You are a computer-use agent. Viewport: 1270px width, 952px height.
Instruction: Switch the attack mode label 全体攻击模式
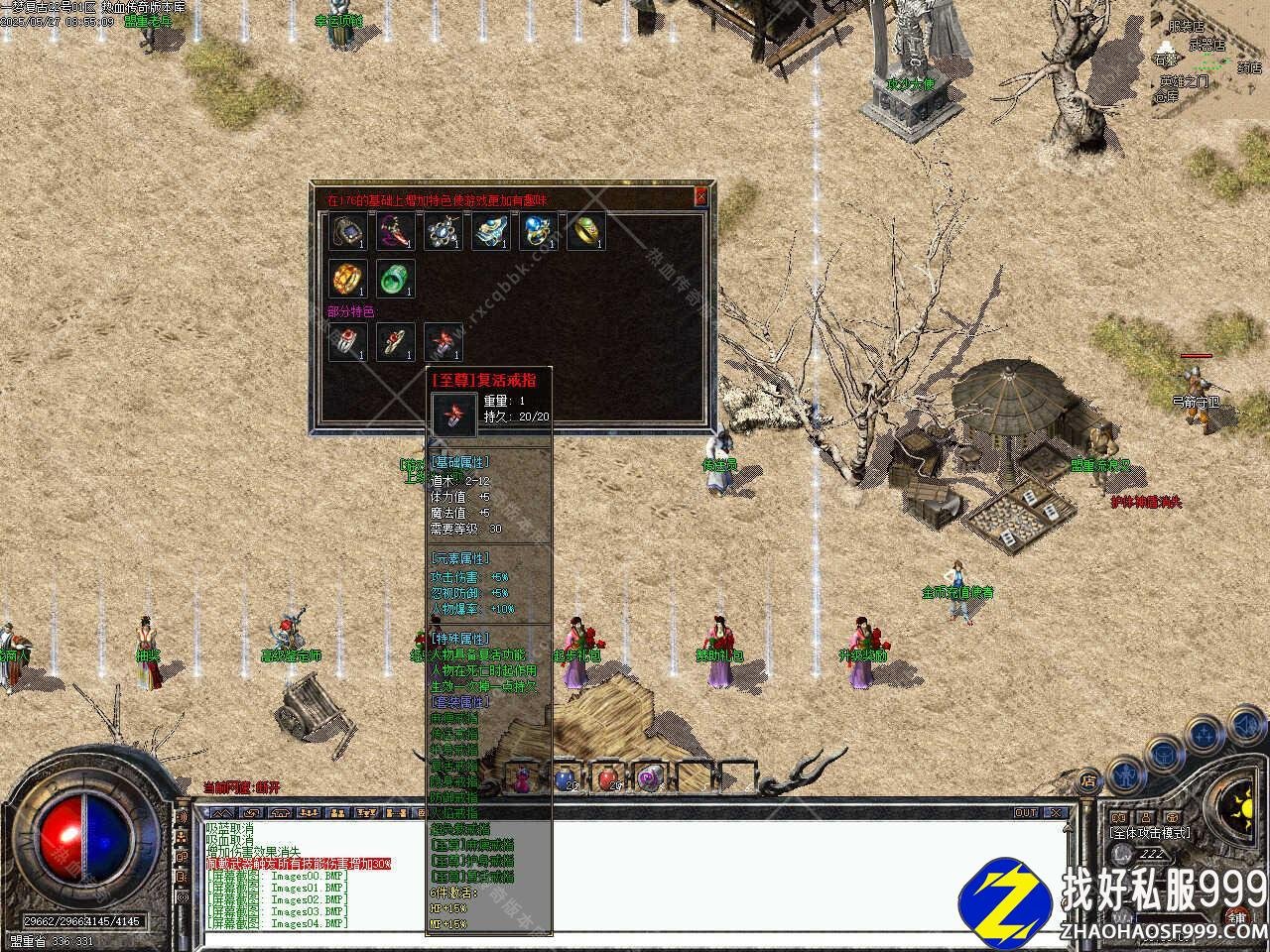(1151, 833)
